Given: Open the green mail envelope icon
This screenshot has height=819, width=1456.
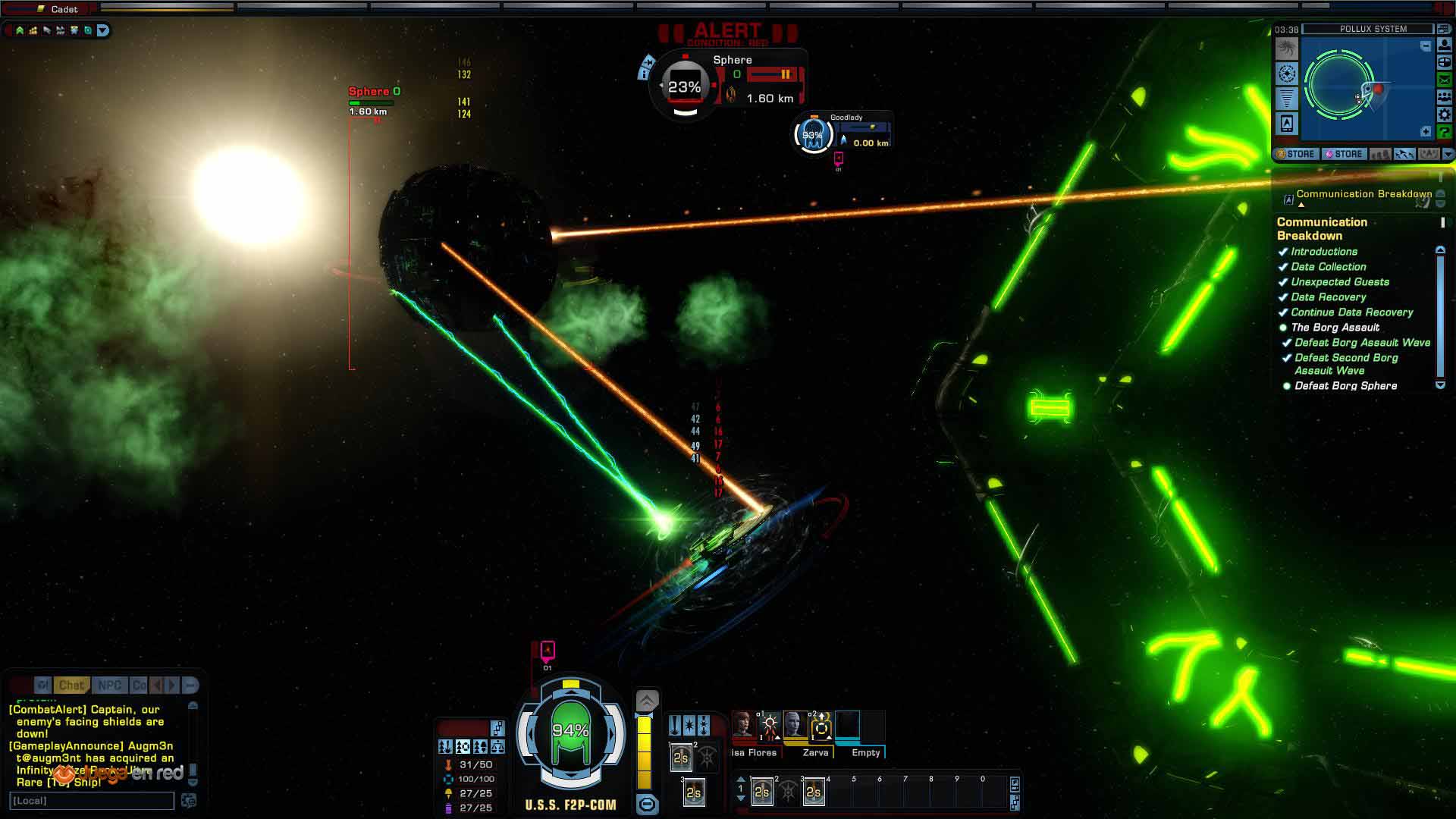Looking at the screenshot, I should [1444, 80].
